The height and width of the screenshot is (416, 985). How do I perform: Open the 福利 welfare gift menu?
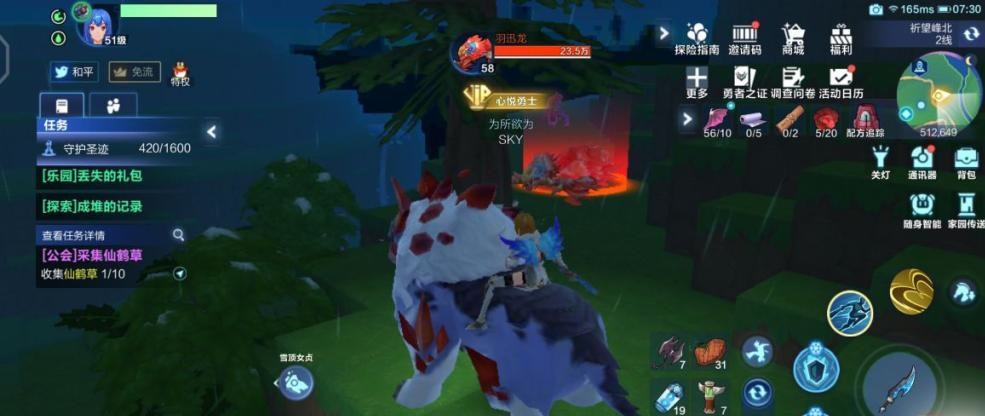pyautogui.click(x=840, y=36)
